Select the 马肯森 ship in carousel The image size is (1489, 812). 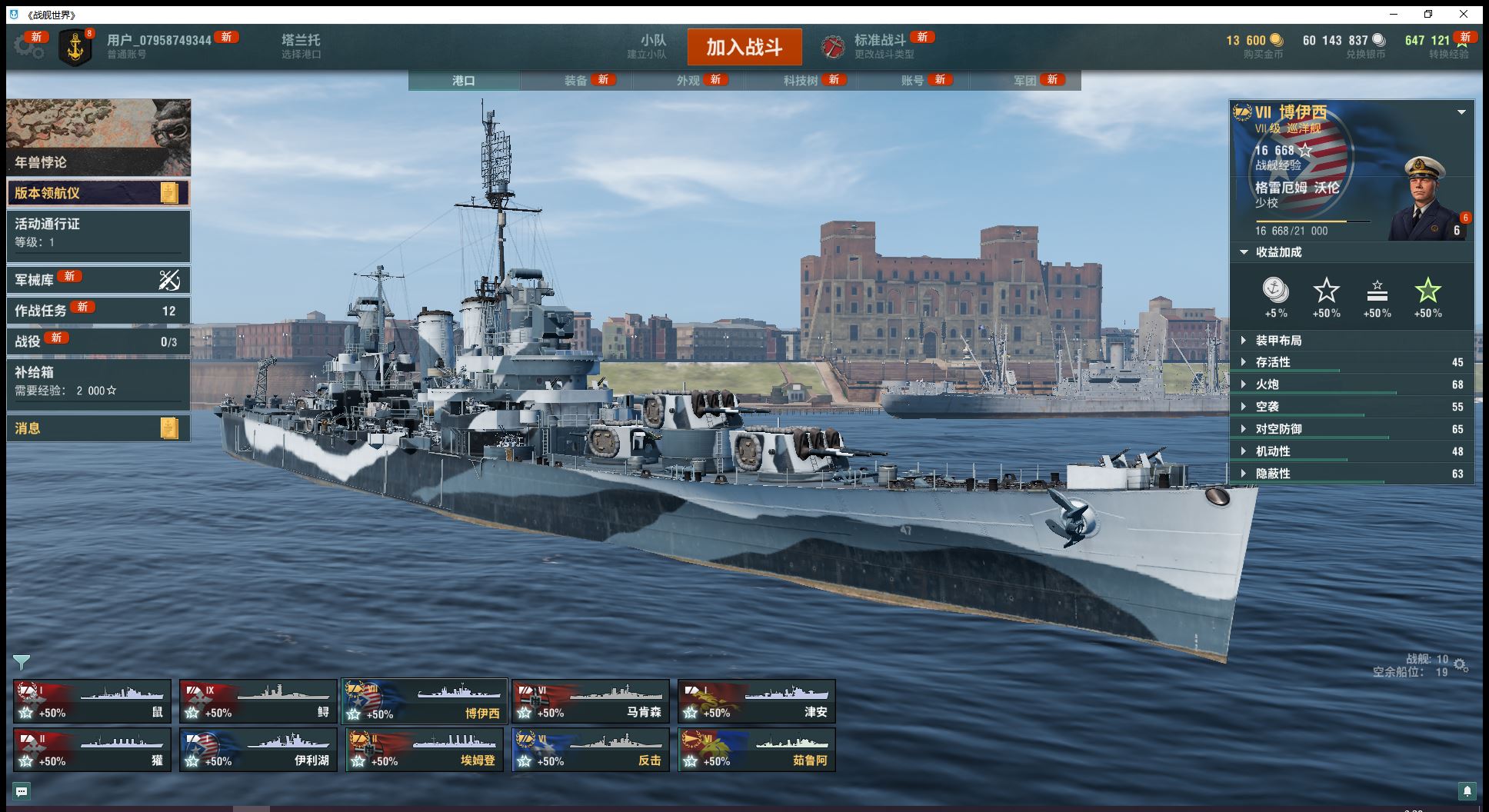point(591,701)
